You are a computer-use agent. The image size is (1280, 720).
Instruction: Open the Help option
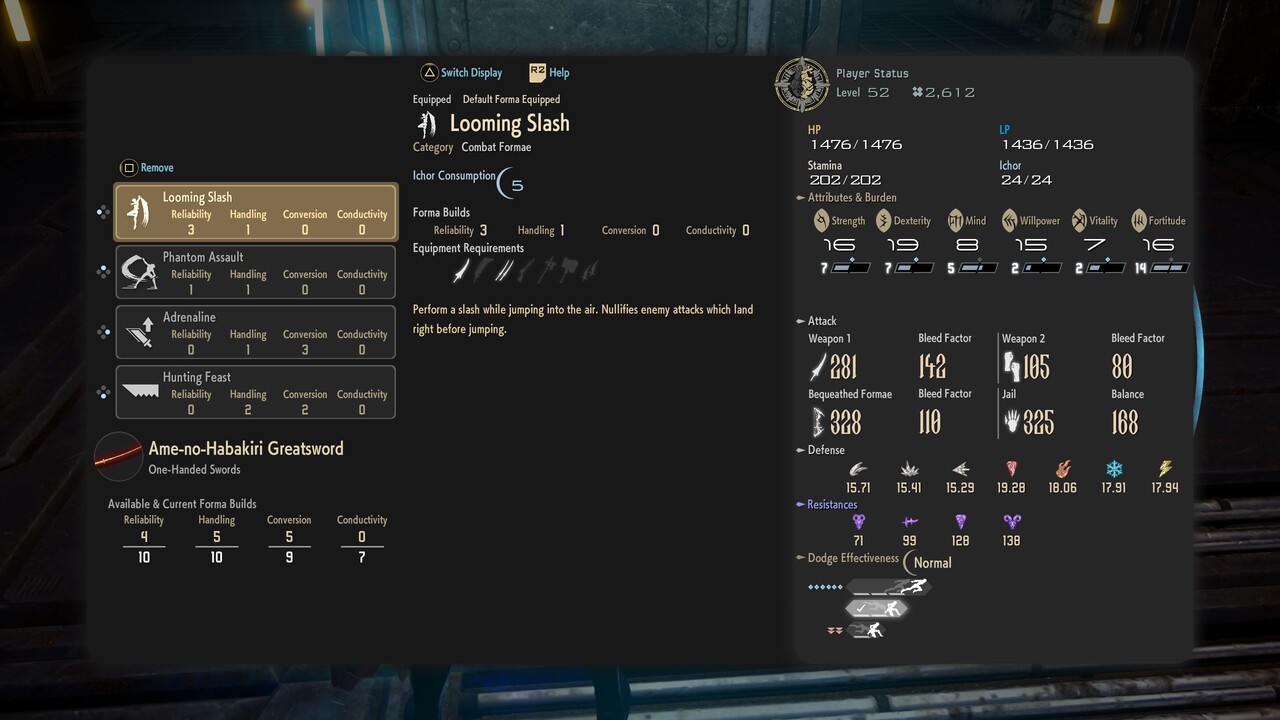pos(549,73)
